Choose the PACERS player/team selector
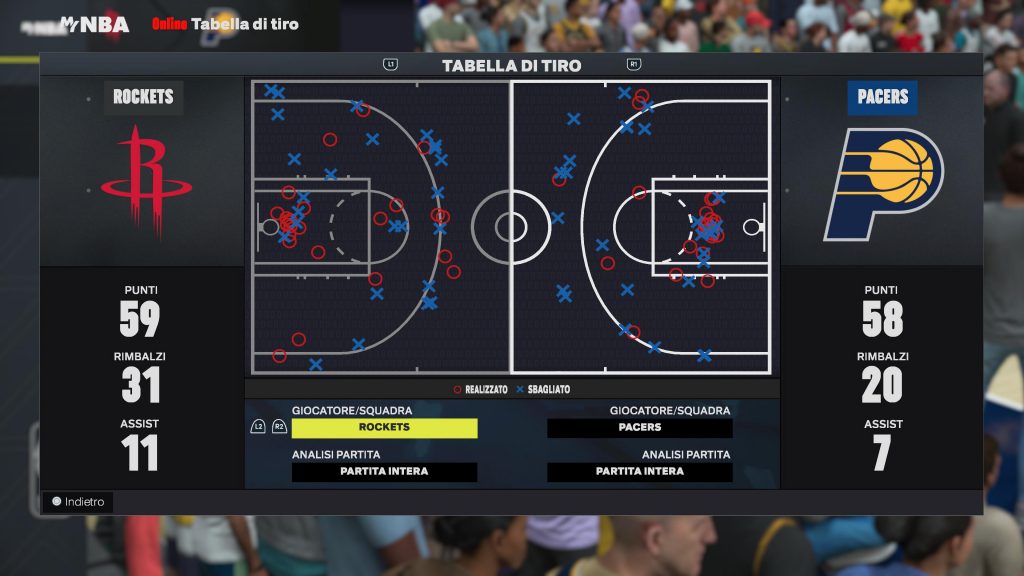The width and height of the screenshot is (1024, 576). 640,428
